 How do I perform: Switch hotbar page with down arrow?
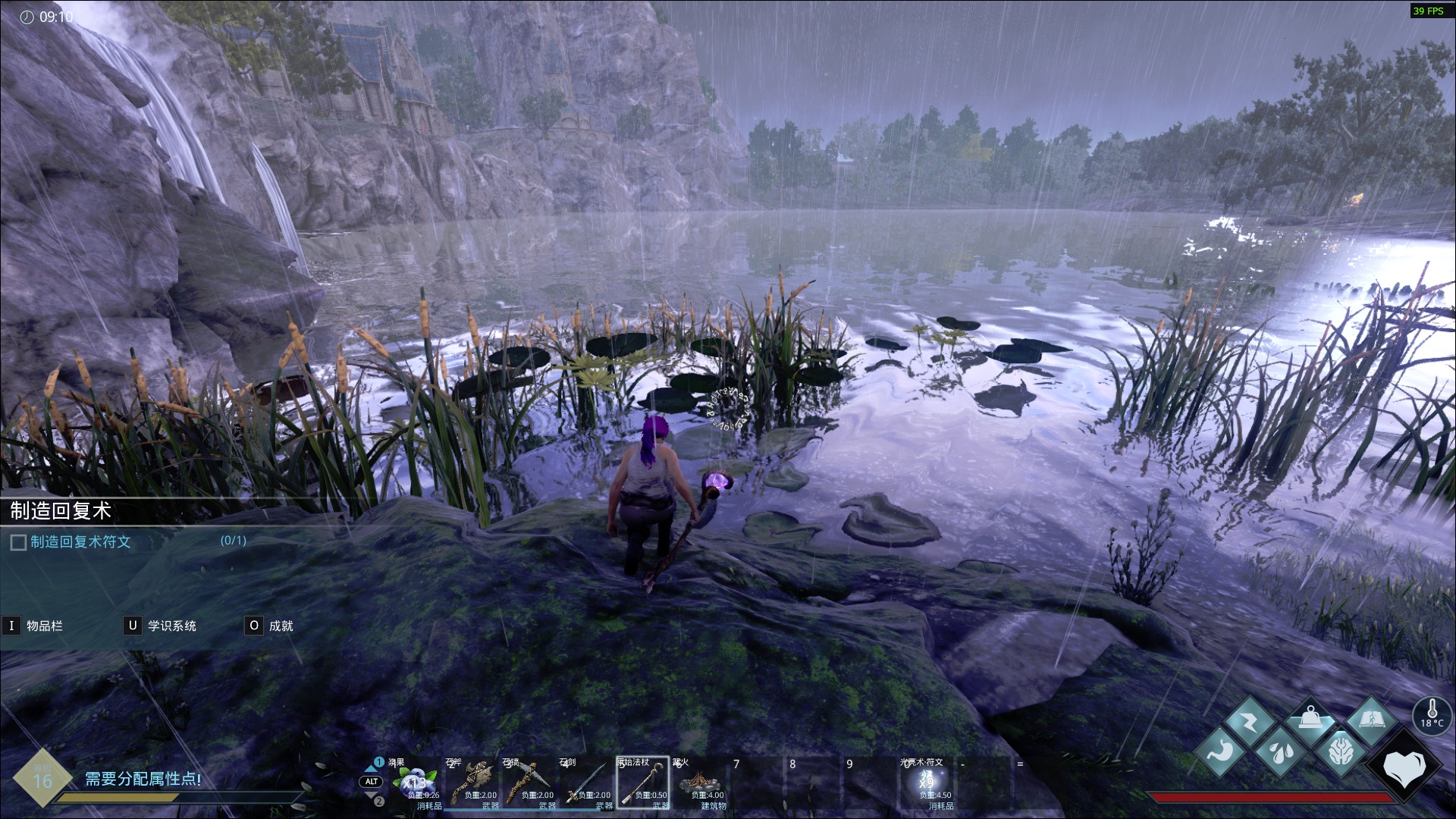pos(372,796)
